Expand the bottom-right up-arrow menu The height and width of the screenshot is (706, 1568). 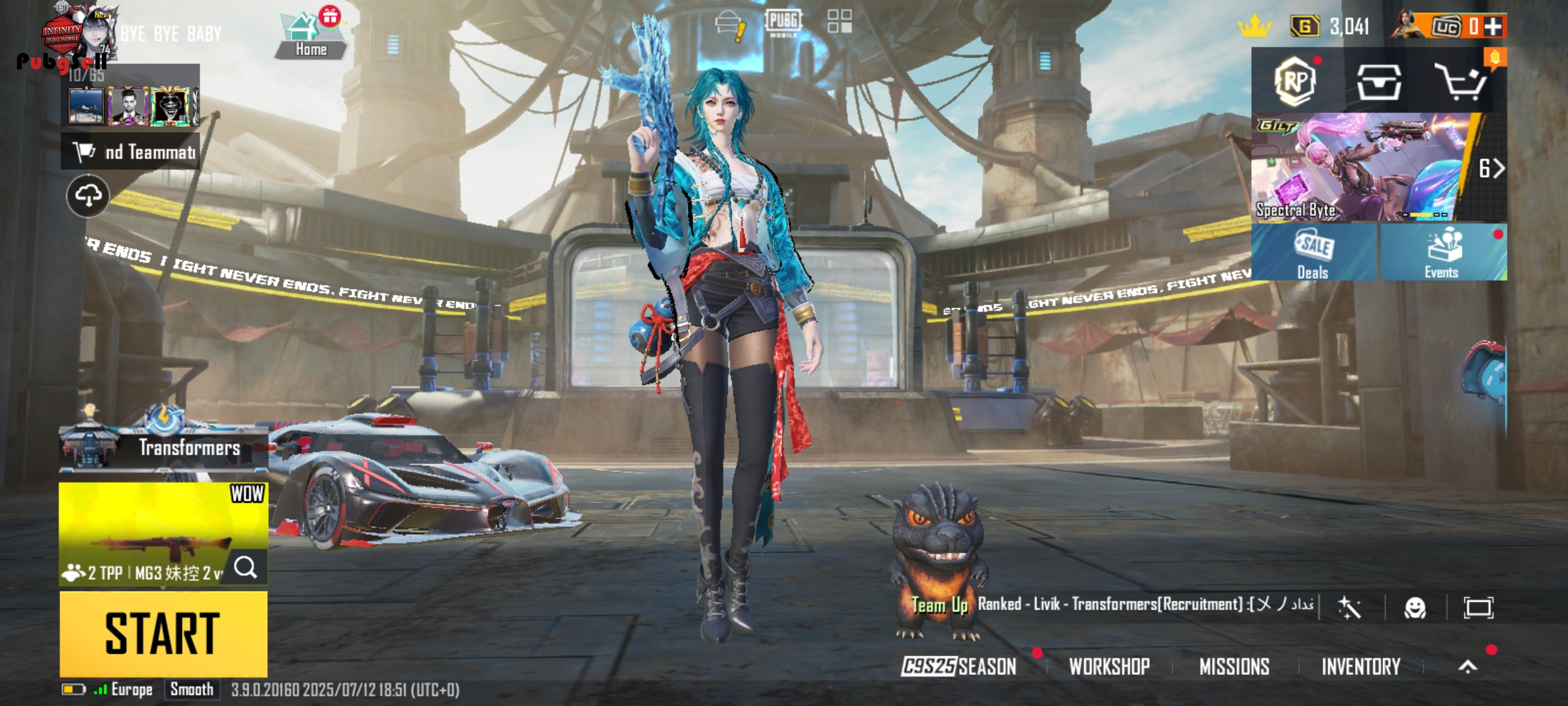pyautogui.click(x=1467, y=666)
